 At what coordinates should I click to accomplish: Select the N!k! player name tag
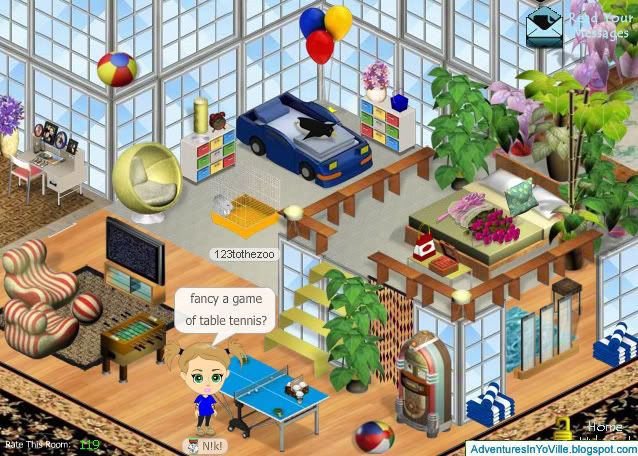(204, 445)
